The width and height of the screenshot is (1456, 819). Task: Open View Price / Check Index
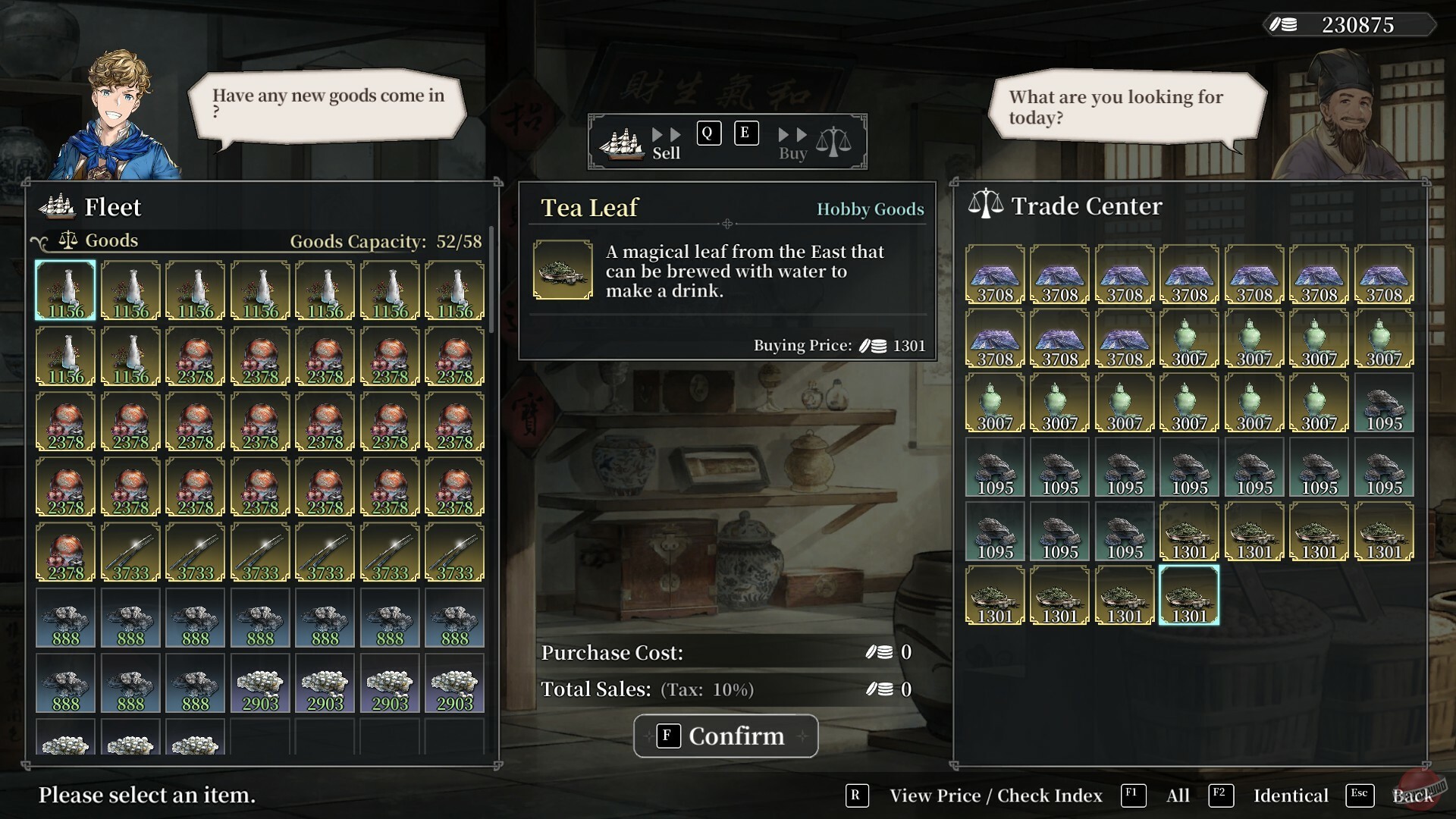pyautogui.click(x=995, y=795)
